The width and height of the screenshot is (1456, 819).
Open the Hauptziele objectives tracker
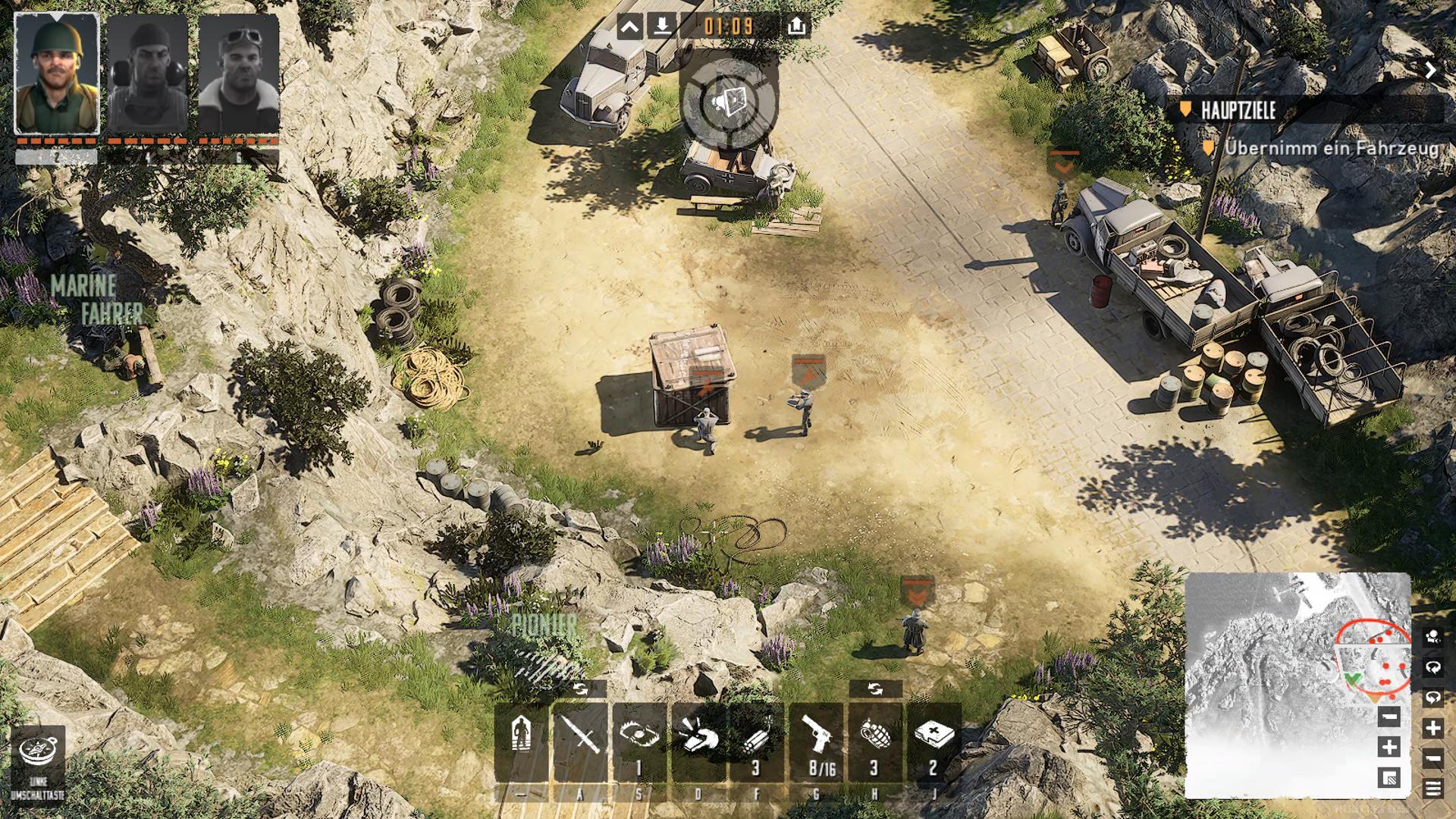[1238, 111]
